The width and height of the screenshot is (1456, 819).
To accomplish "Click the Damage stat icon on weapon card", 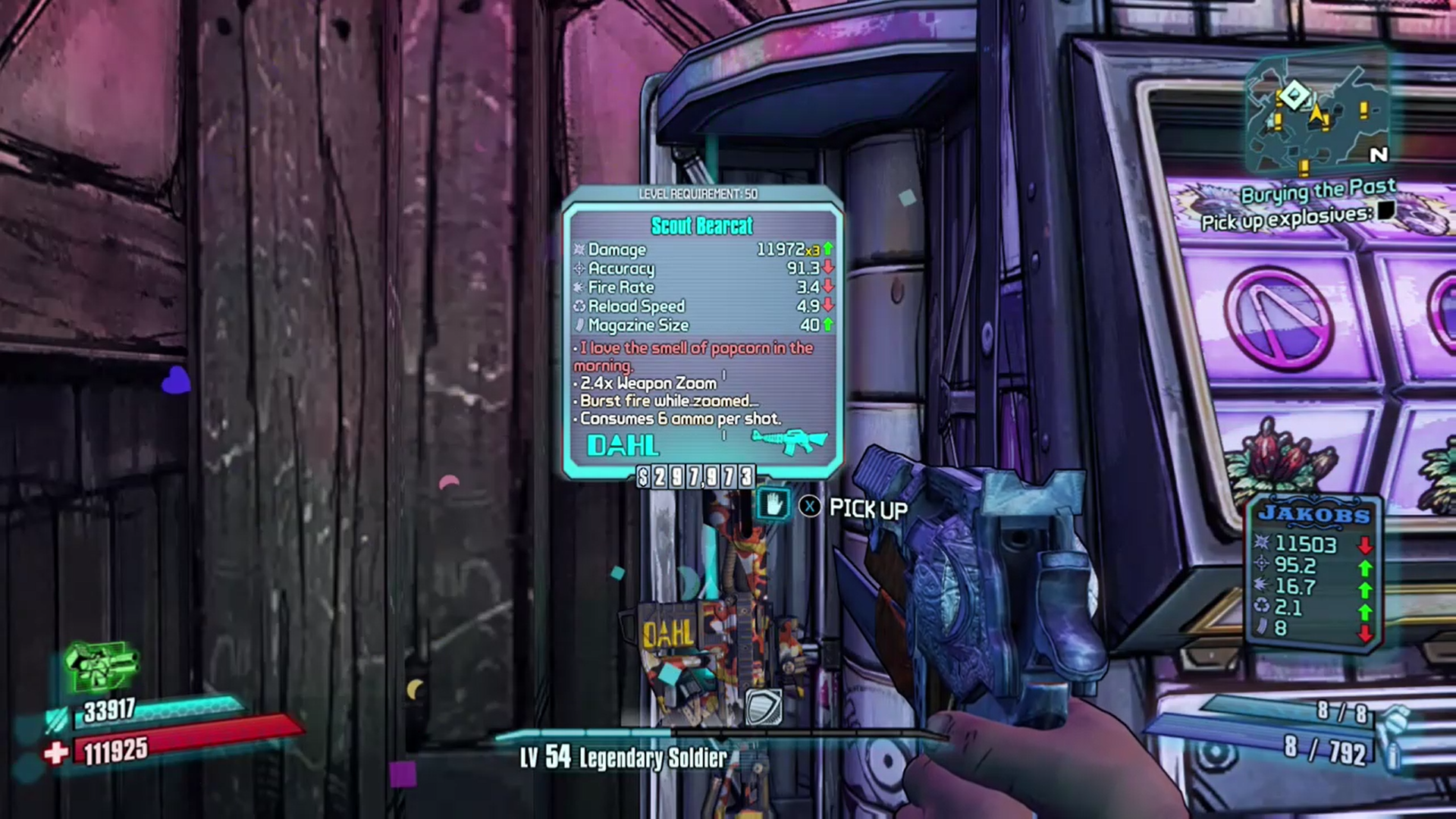I will [579, 249].
